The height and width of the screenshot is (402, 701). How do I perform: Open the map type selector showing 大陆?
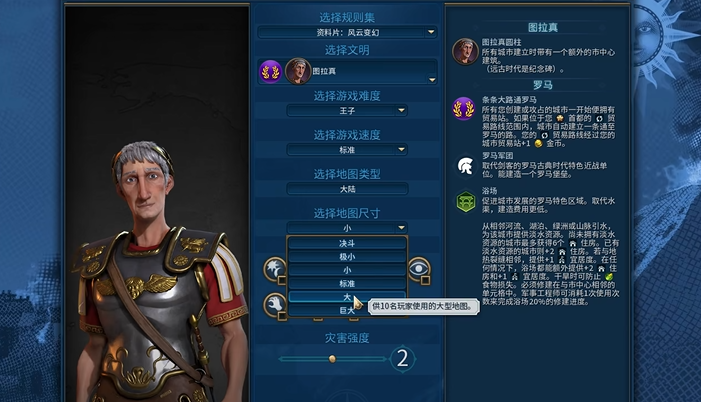(x=347, y=188)
